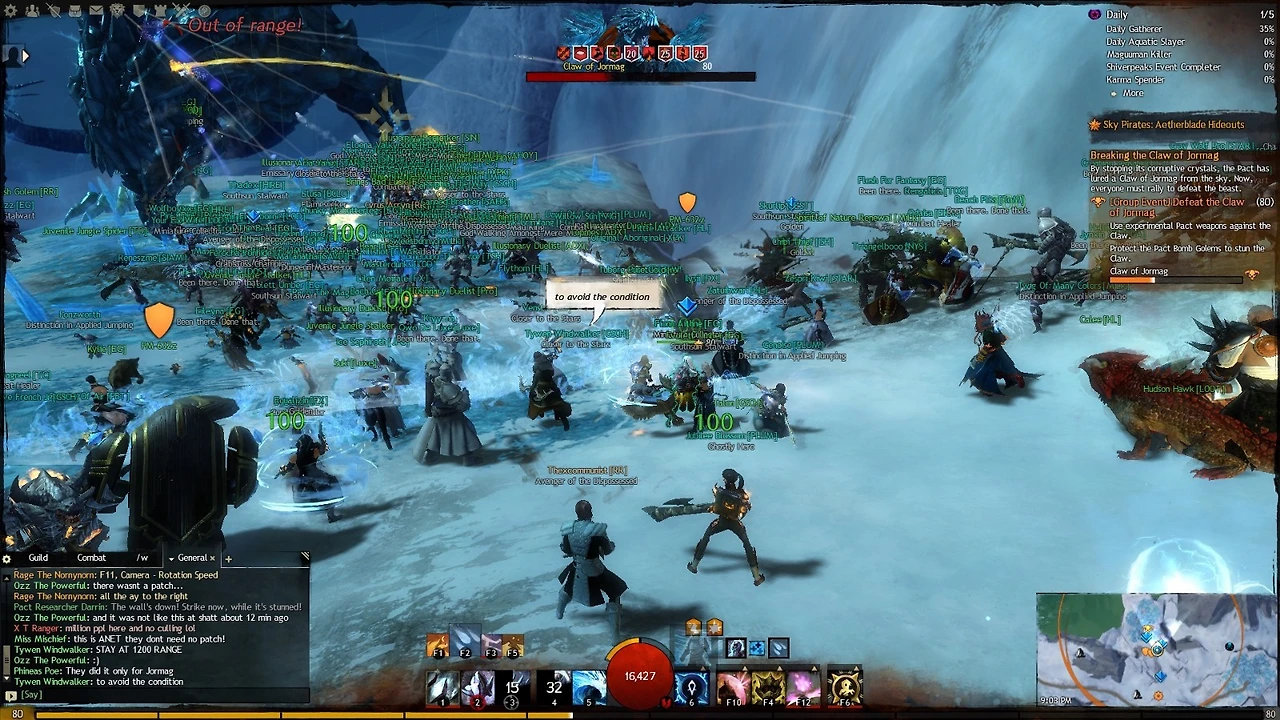Select the Claw of Jormag target bar
Image resolution: width=1280 pixels, height=720 pixels.
coord(640,76)
